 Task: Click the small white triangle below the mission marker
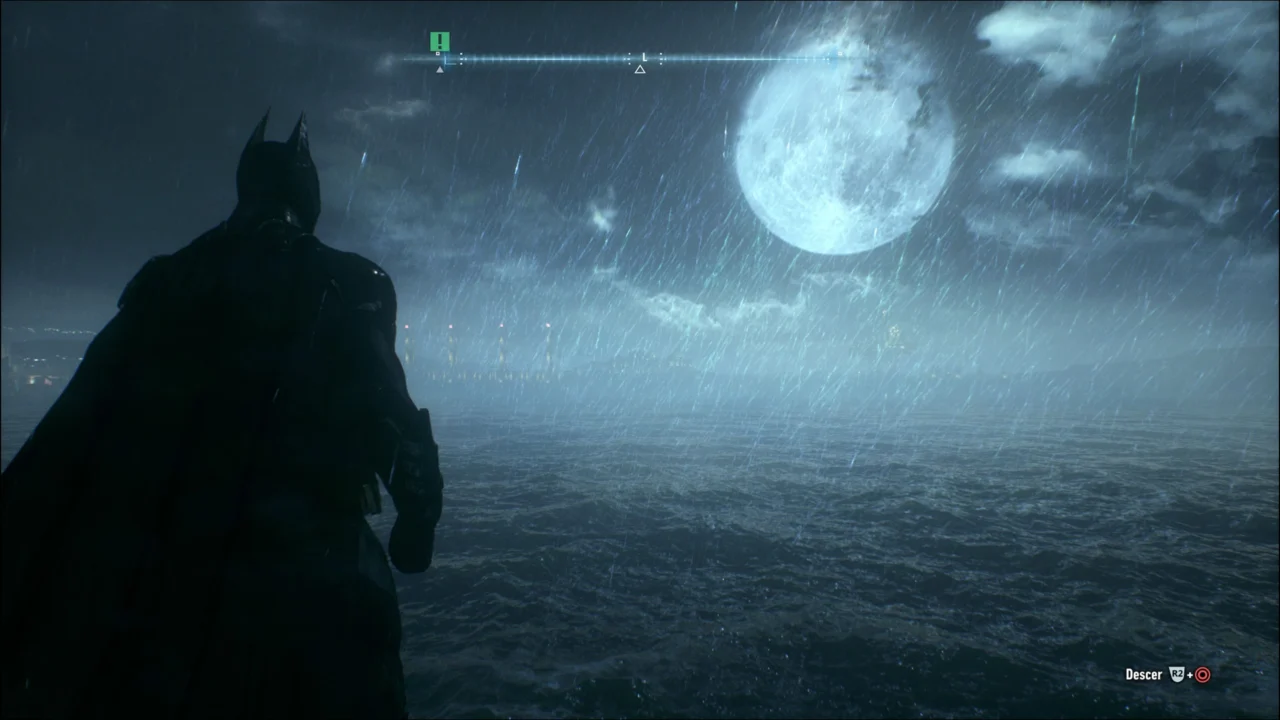click(440, 69)
